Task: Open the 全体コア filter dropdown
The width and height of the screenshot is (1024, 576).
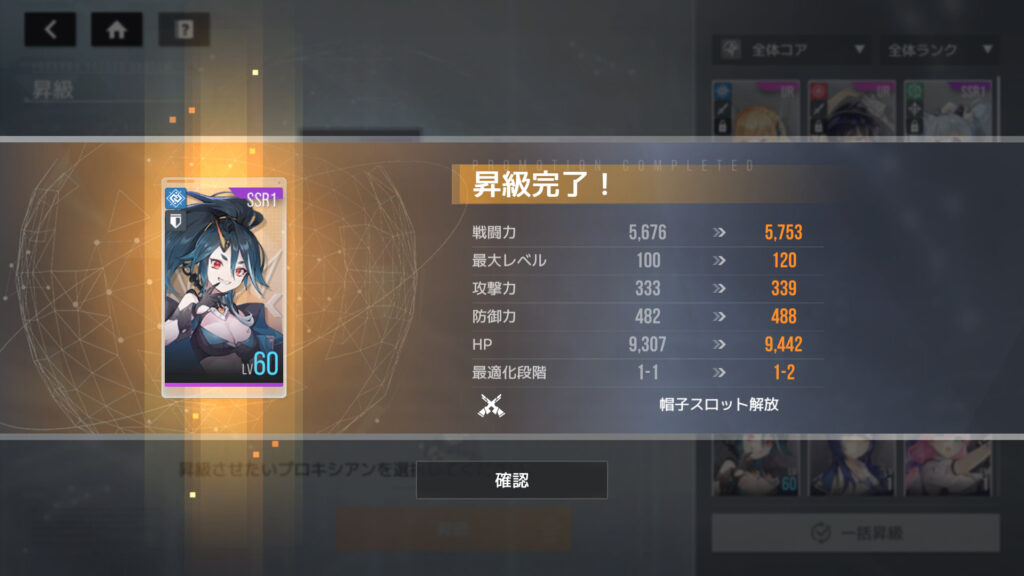Action: 790,49
